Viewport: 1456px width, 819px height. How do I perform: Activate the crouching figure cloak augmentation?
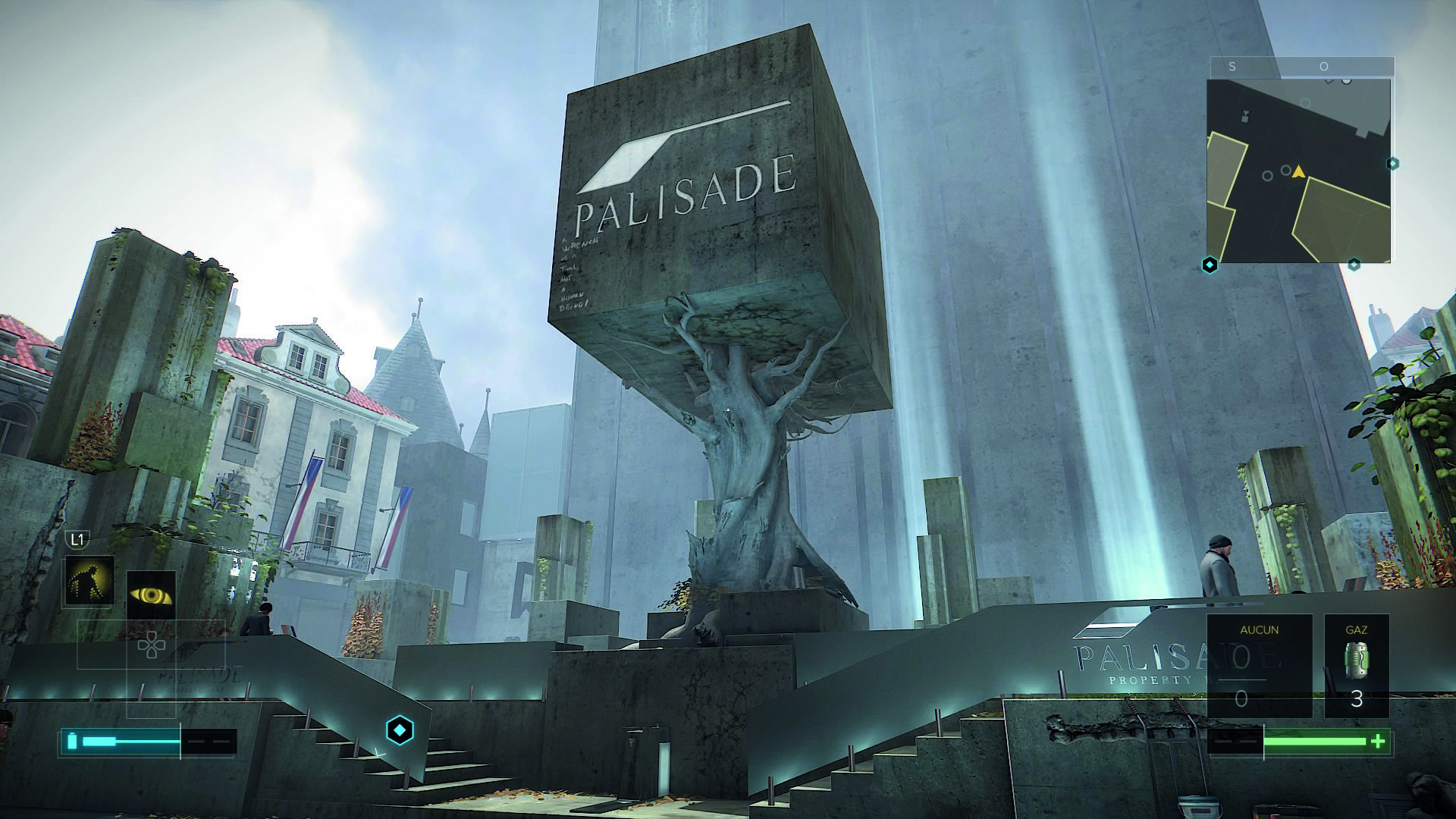click(x=89, y=581)
